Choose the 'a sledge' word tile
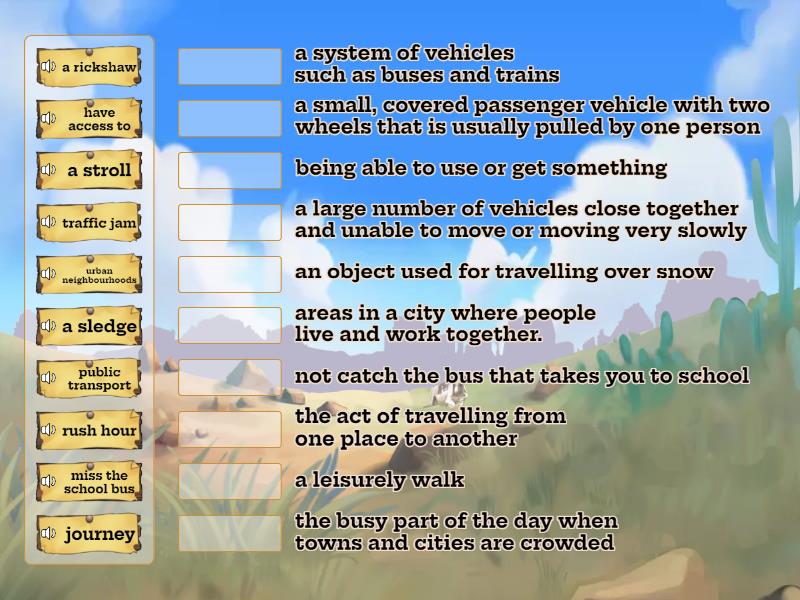The height and width of the screenshot is (600, 800). click(98, 327)
